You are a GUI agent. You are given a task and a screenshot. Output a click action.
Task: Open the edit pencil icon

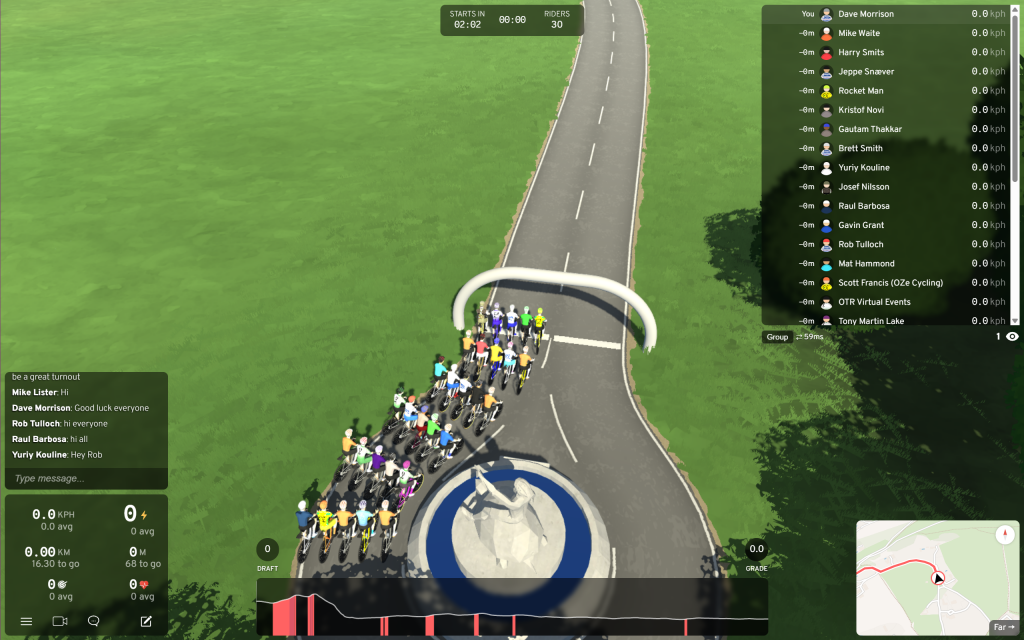pyautogui.click(x=146, y=621)
